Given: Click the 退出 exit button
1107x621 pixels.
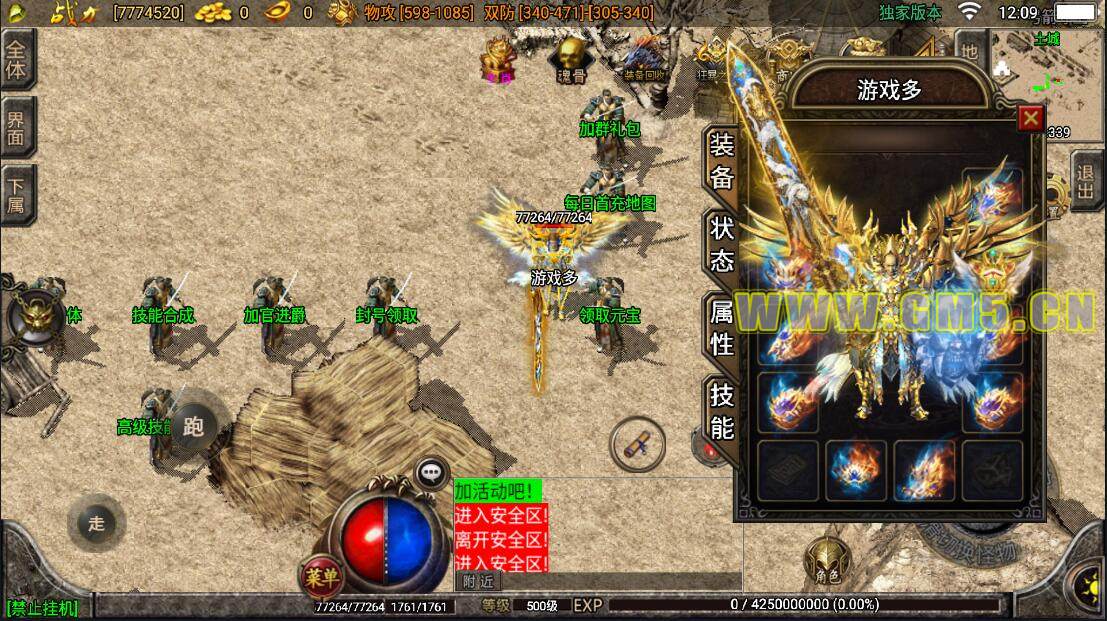Looking at the screenshot, I should [1088, 181].
